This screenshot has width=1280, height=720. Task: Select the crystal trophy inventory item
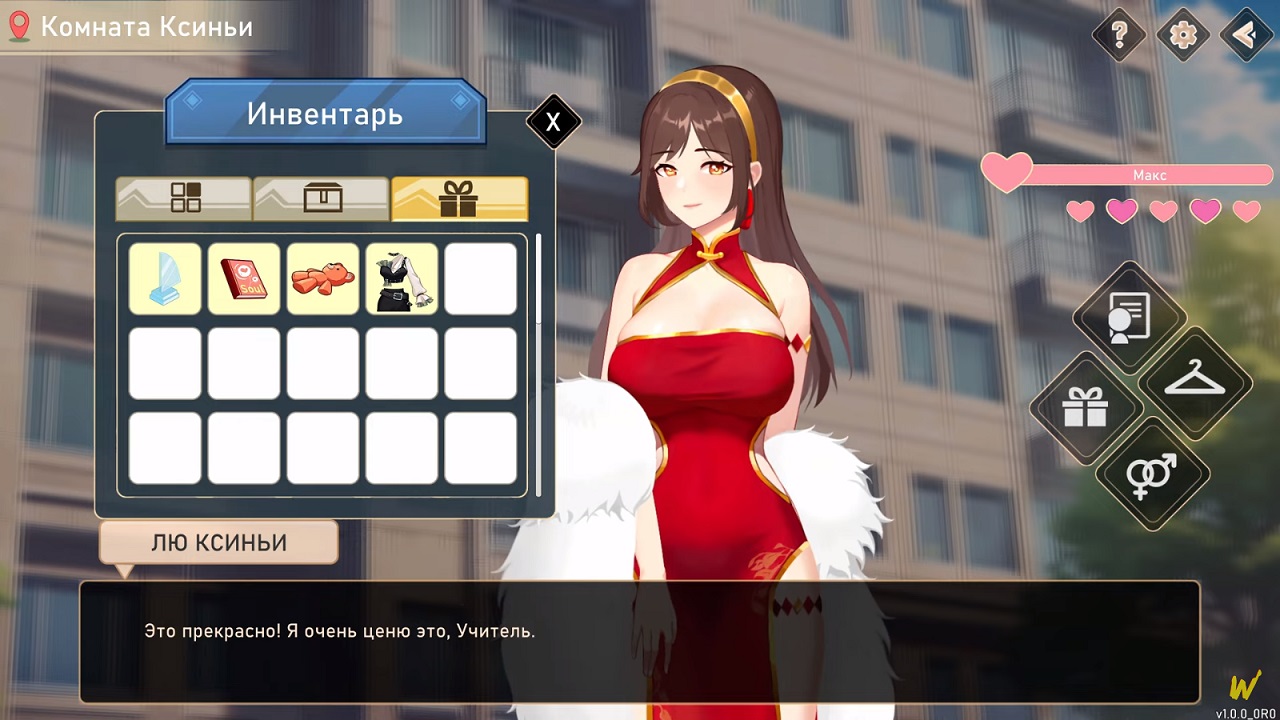pos(164,278)
